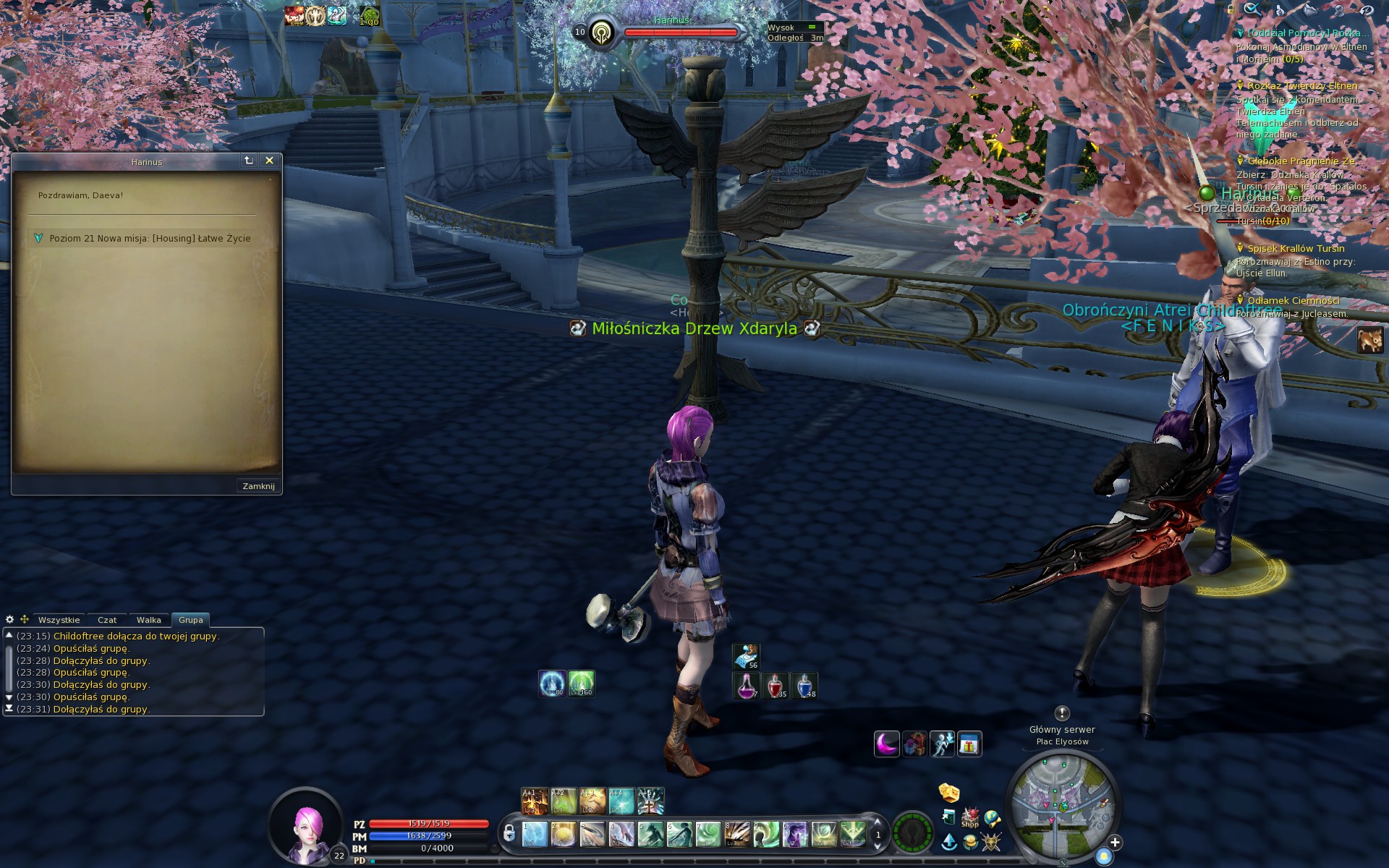The width and height of the screenshot is (1389, 868).
Task: Toggle the day-night indicator on the minimap
Action: pos(1103,855)
